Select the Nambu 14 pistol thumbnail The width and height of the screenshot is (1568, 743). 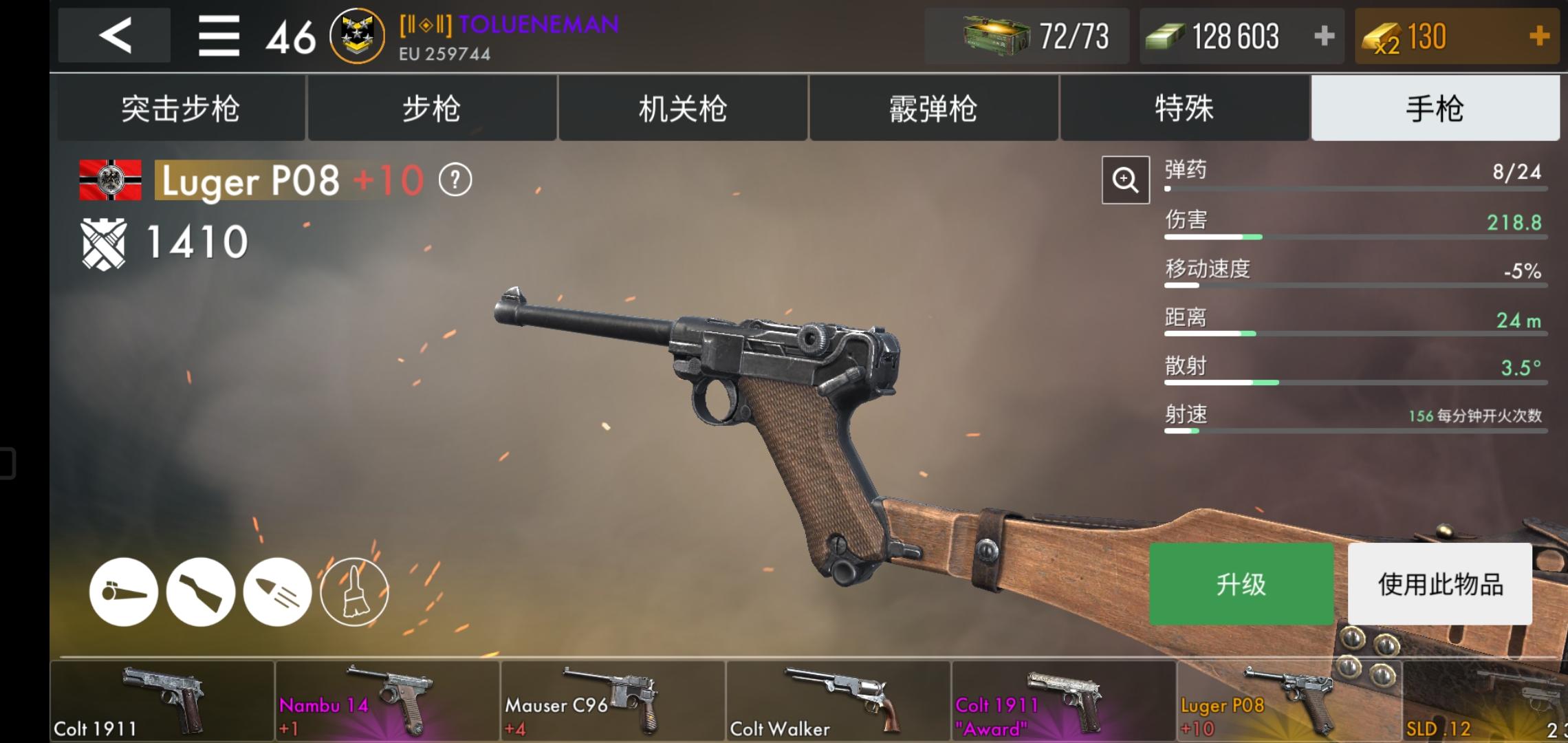pos(387,700)
